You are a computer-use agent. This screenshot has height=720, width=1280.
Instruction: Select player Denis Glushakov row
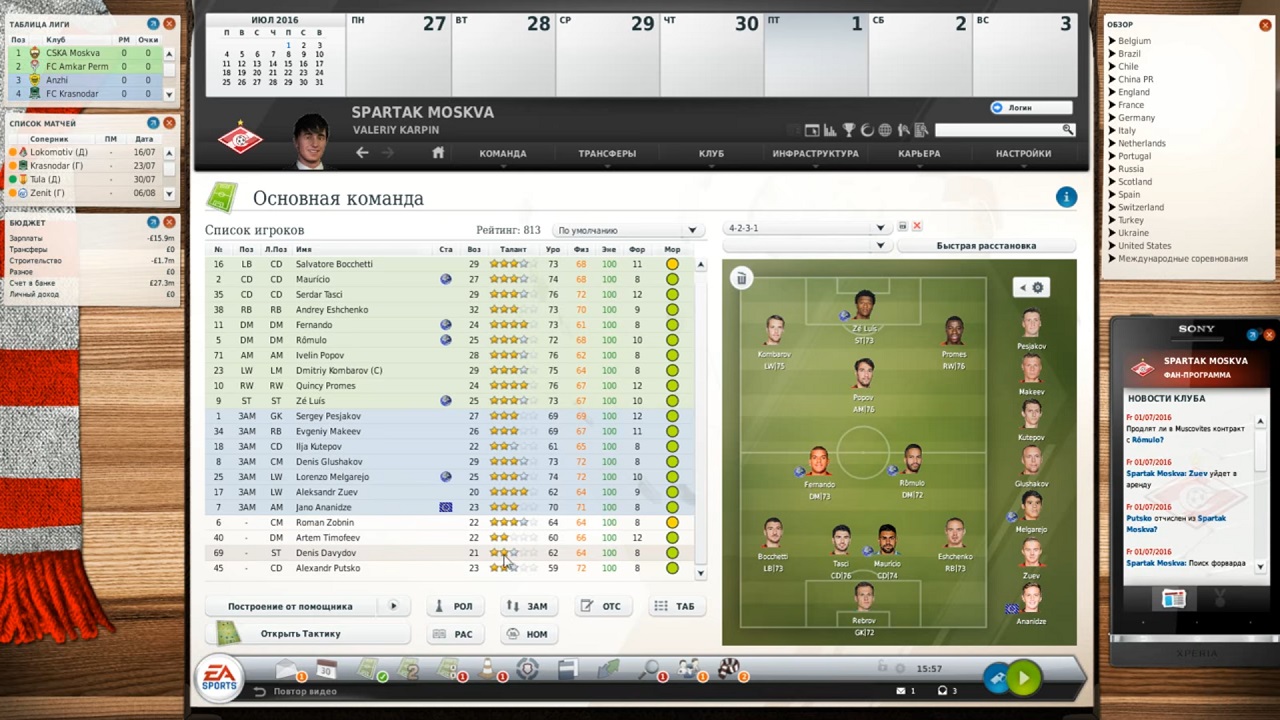pyautogui.click(x=329, y=462)
